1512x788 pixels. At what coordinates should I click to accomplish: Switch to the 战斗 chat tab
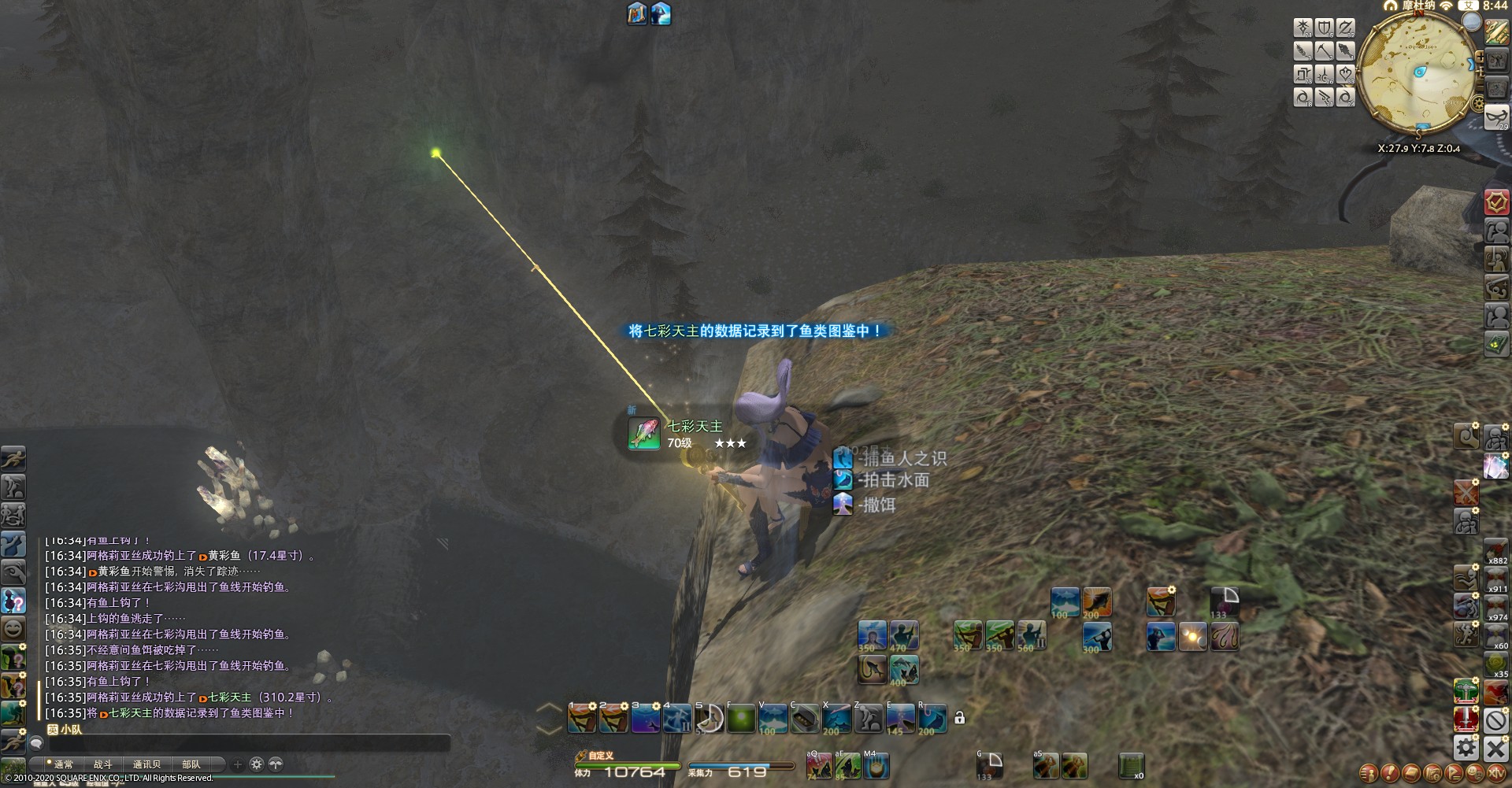[102, 764]
